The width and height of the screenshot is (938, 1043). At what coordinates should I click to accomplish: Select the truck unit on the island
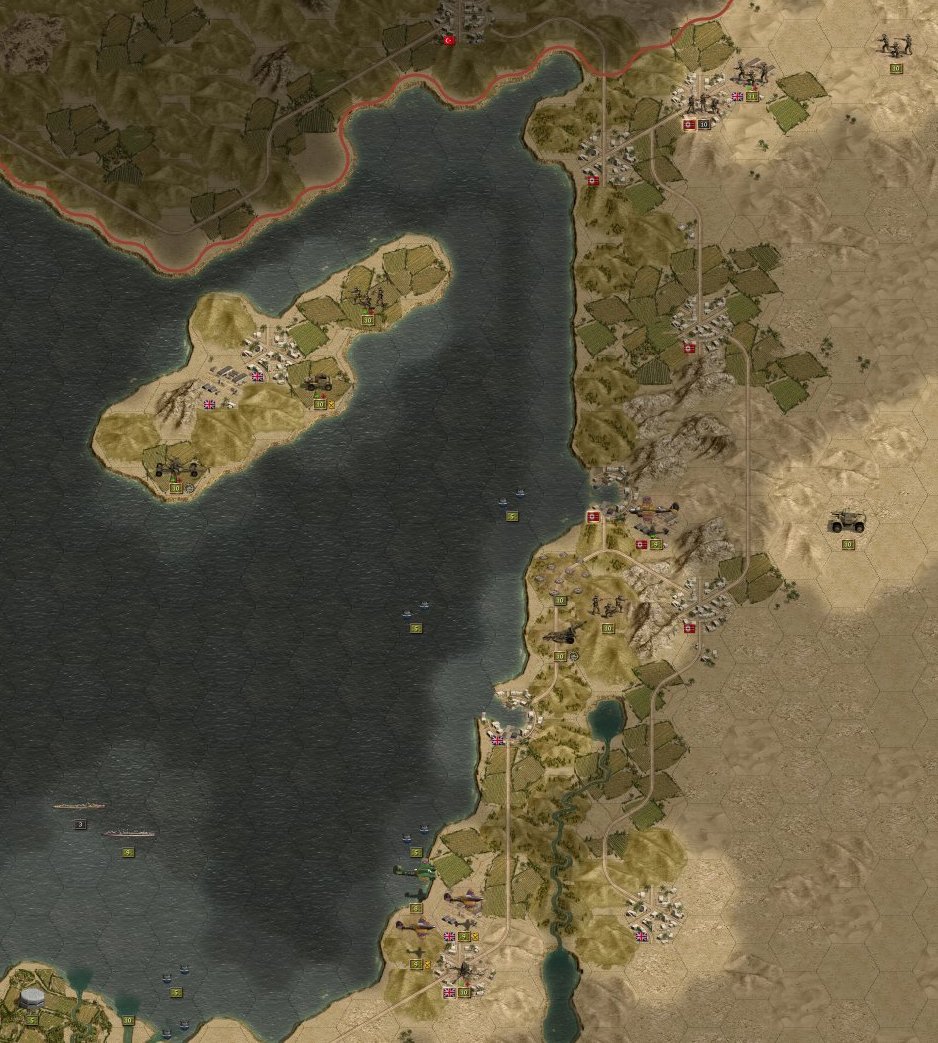[322, 381]
